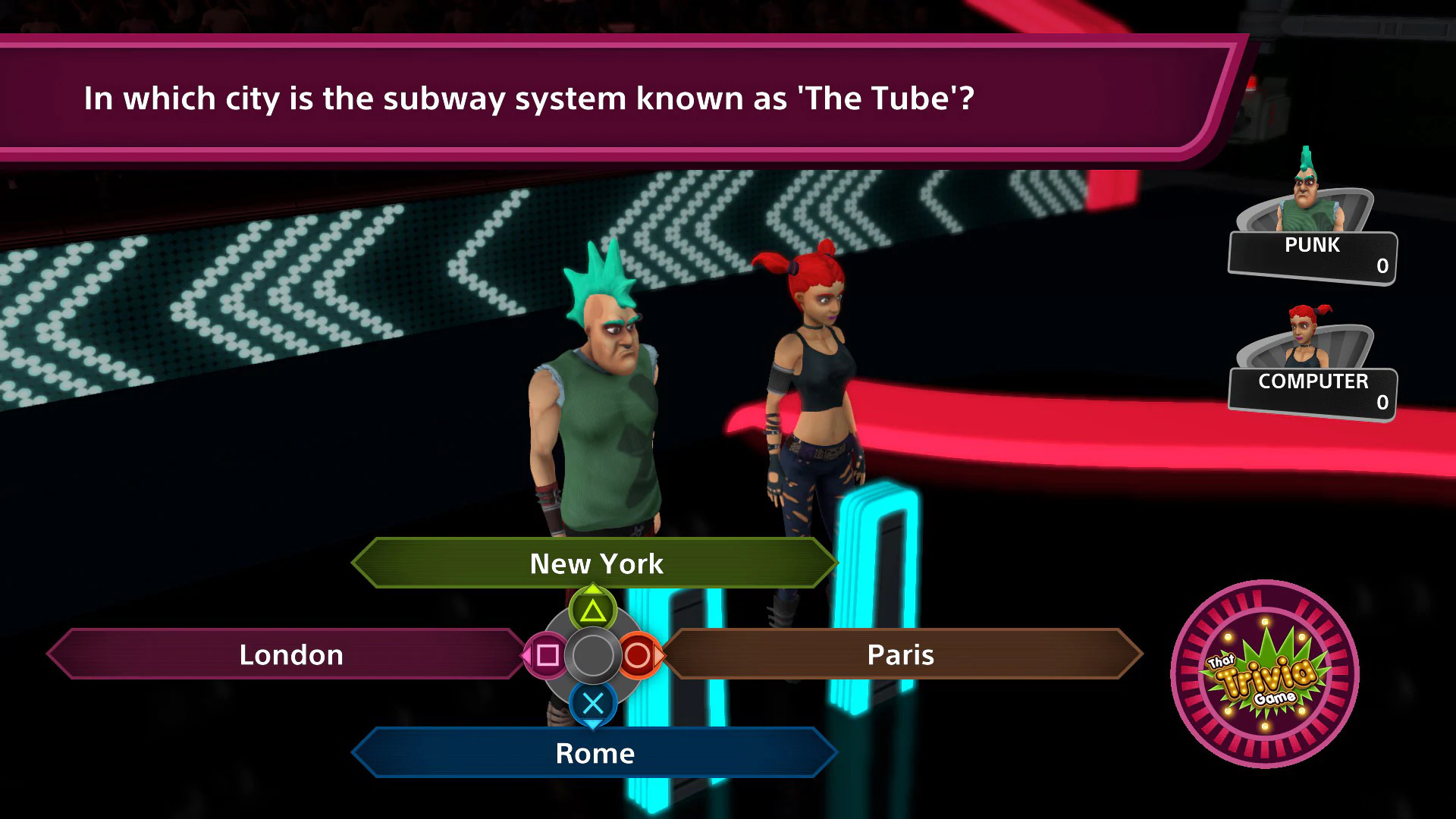This screenshot has height=819, width=1456.
Task: Choose Paris as your answer
Action: pyautogui.click(x=901, y=654)
